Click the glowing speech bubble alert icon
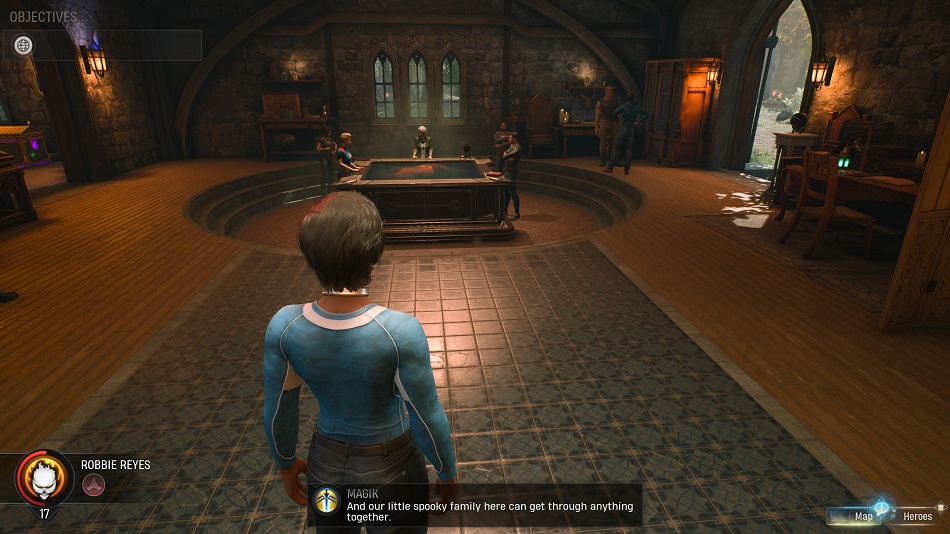Image resolution: width=950 pixels, height=534 pixels. (882, 507)
